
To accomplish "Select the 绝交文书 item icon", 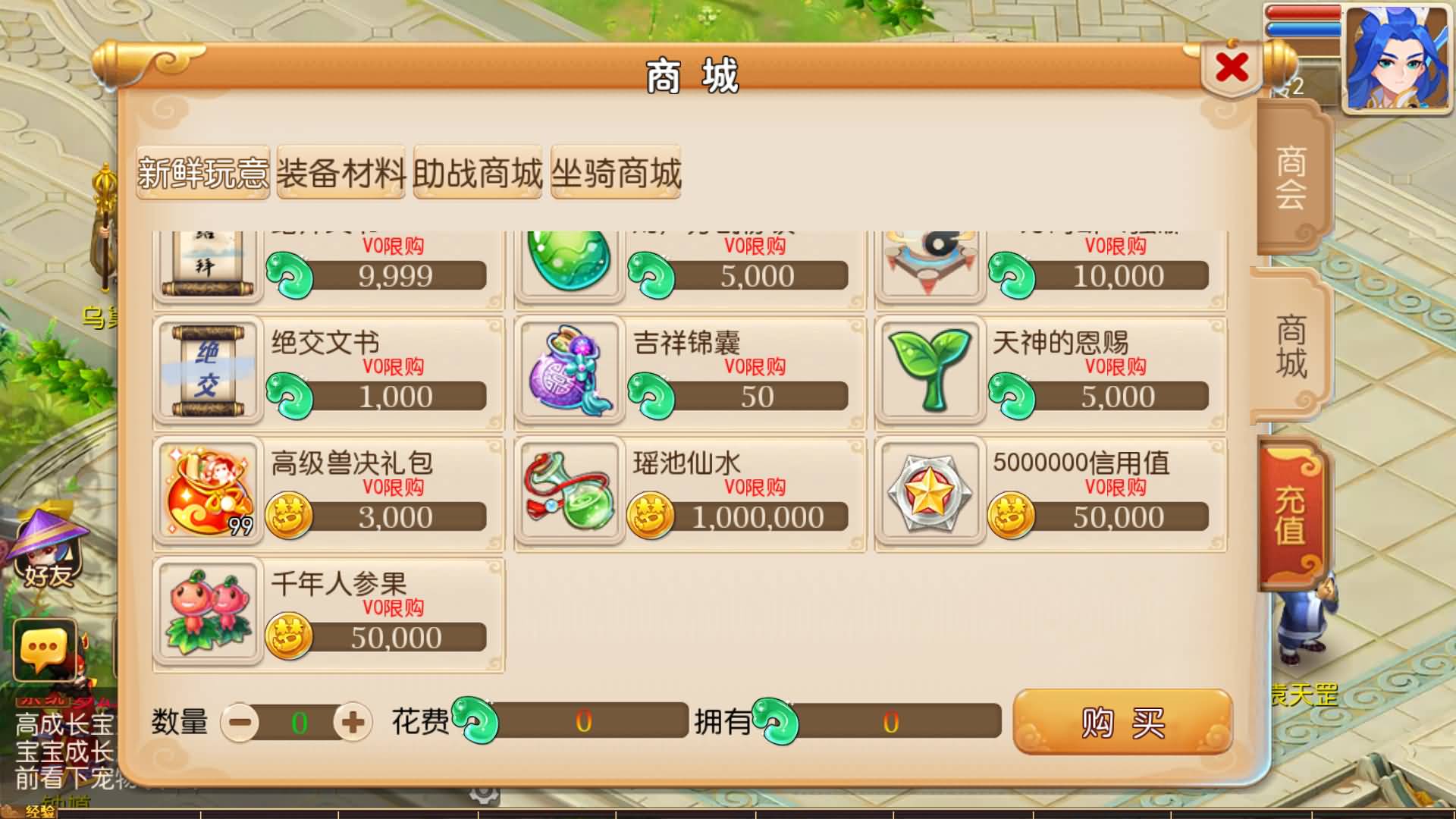I will (207, 369).
